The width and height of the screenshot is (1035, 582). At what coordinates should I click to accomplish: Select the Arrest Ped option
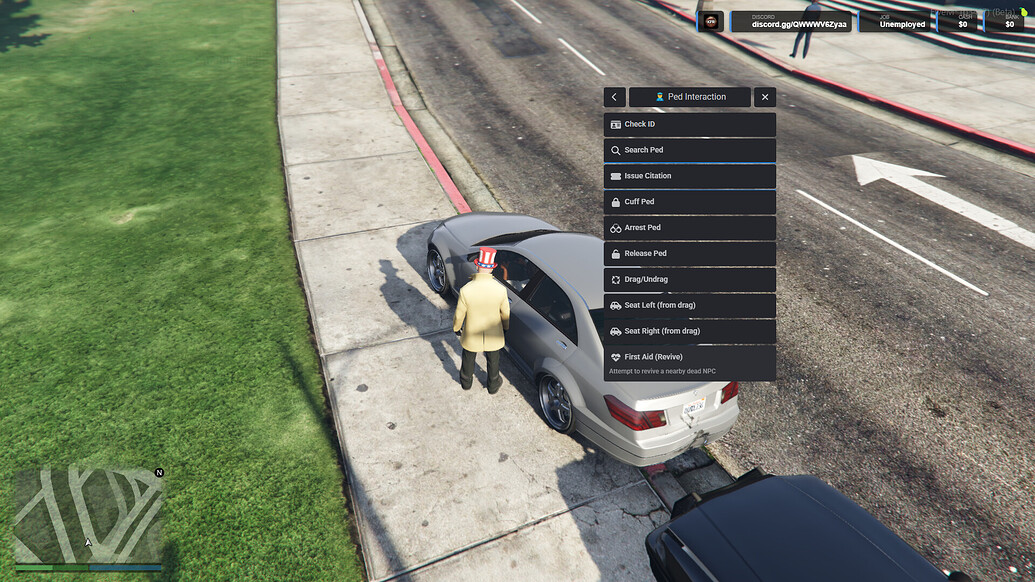tap(689, 228)
